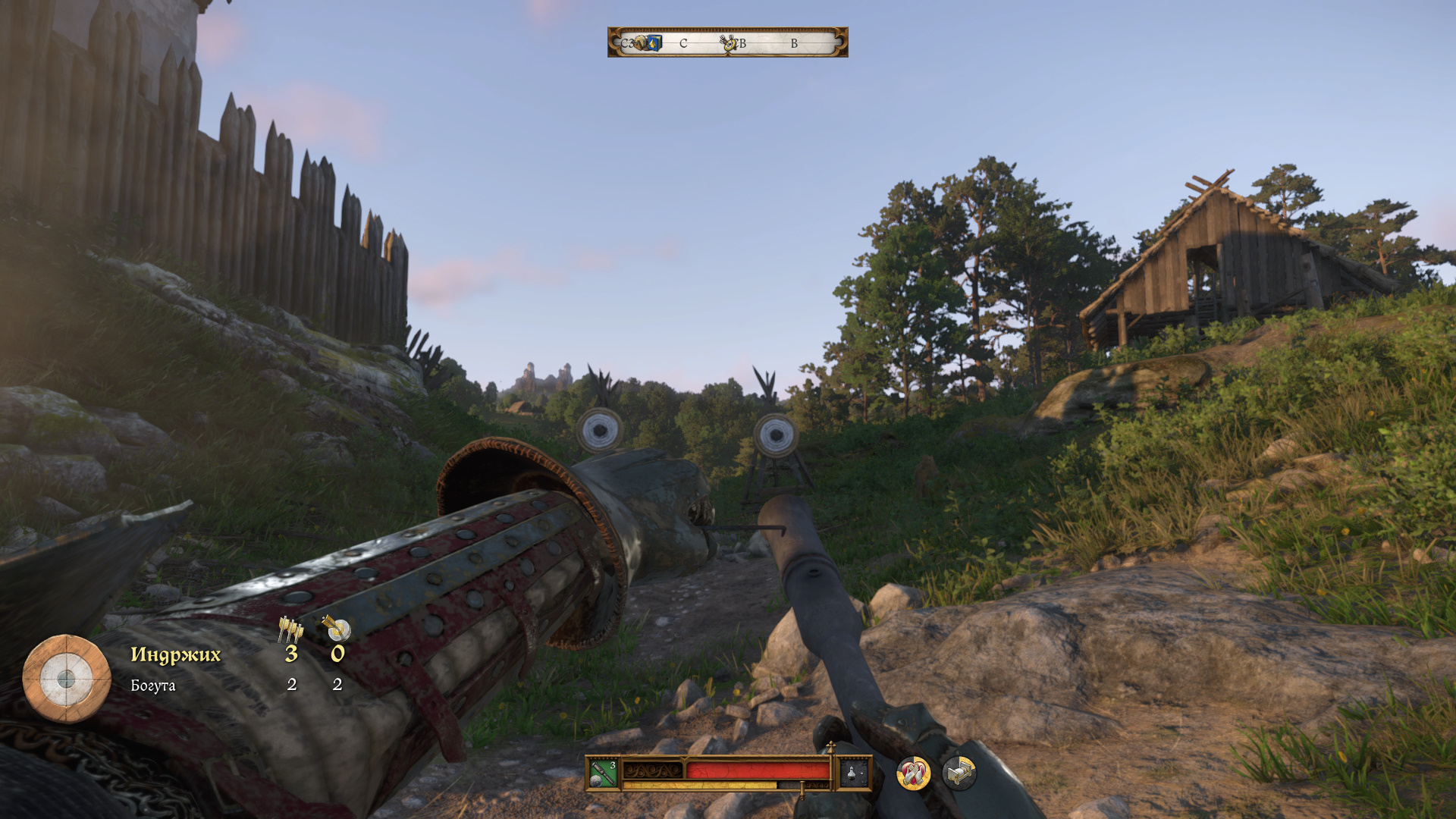Click the blue quest book marker on compass
Image resolution: width=1456 pixels, height=819 pixels.
point(653,43)
